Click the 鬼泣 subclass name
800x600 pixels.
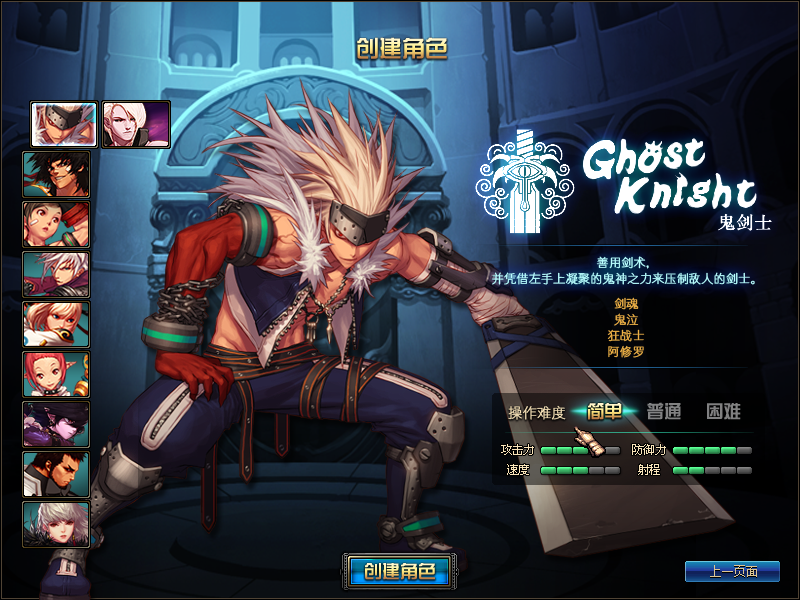[x=625, y=319]
